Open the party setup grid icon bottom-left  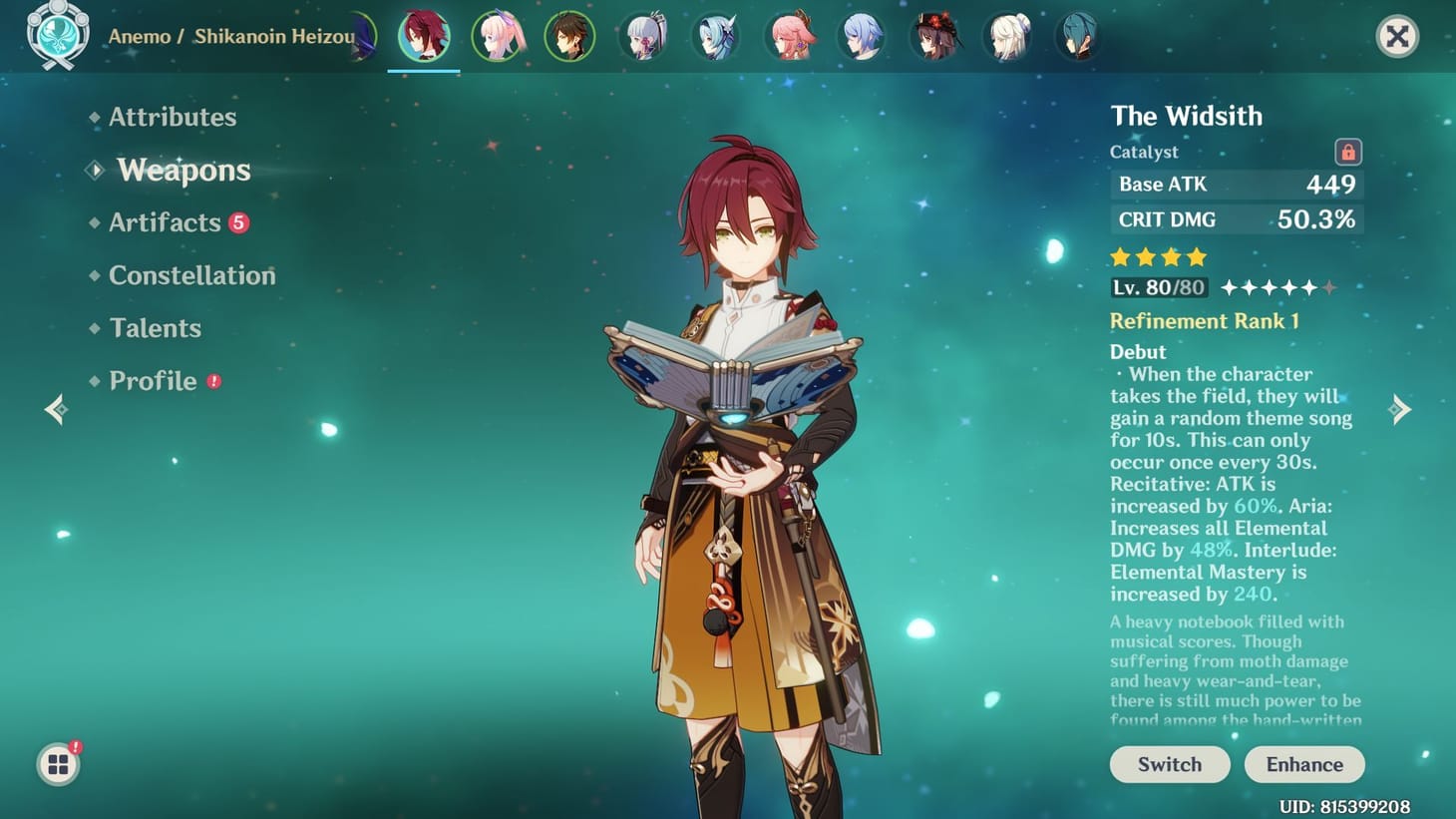click(58, 763)
